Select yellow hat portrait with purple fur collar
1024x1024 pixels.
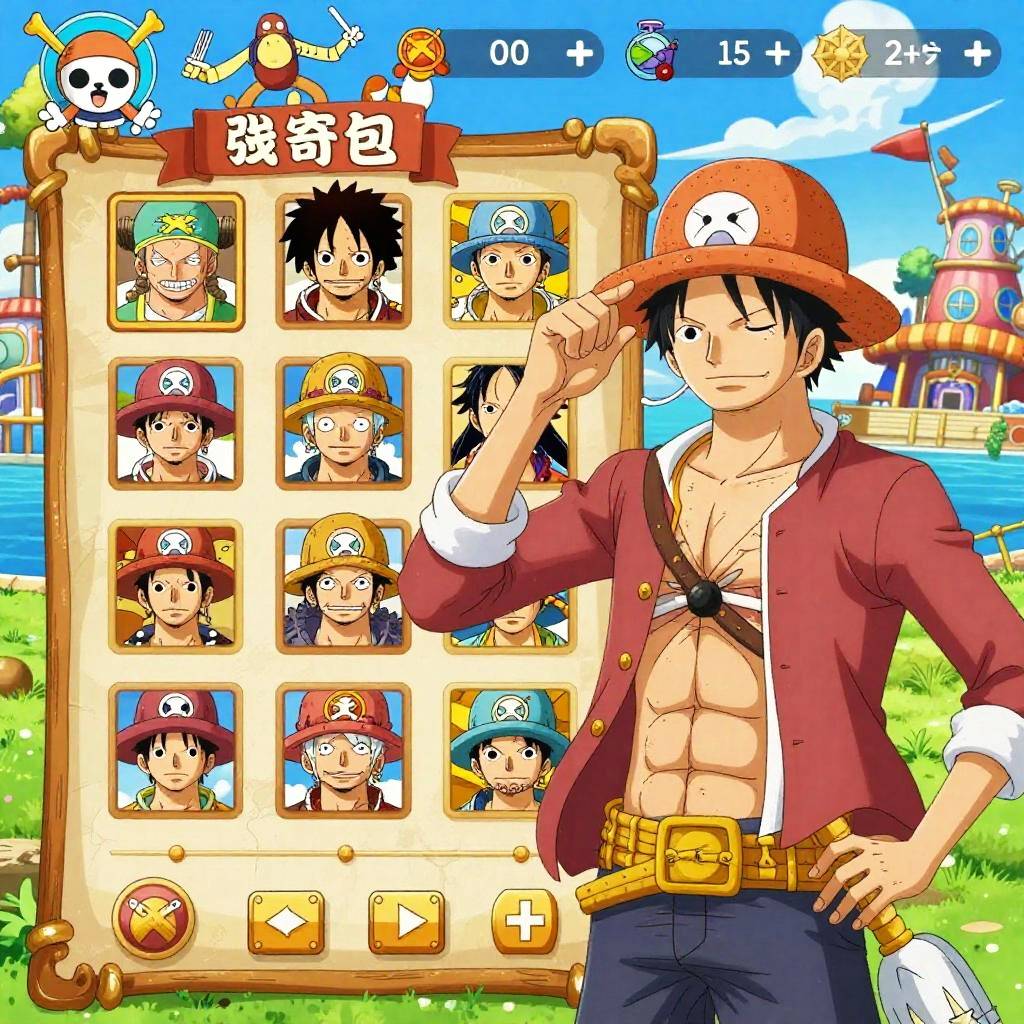click(343, 586)
